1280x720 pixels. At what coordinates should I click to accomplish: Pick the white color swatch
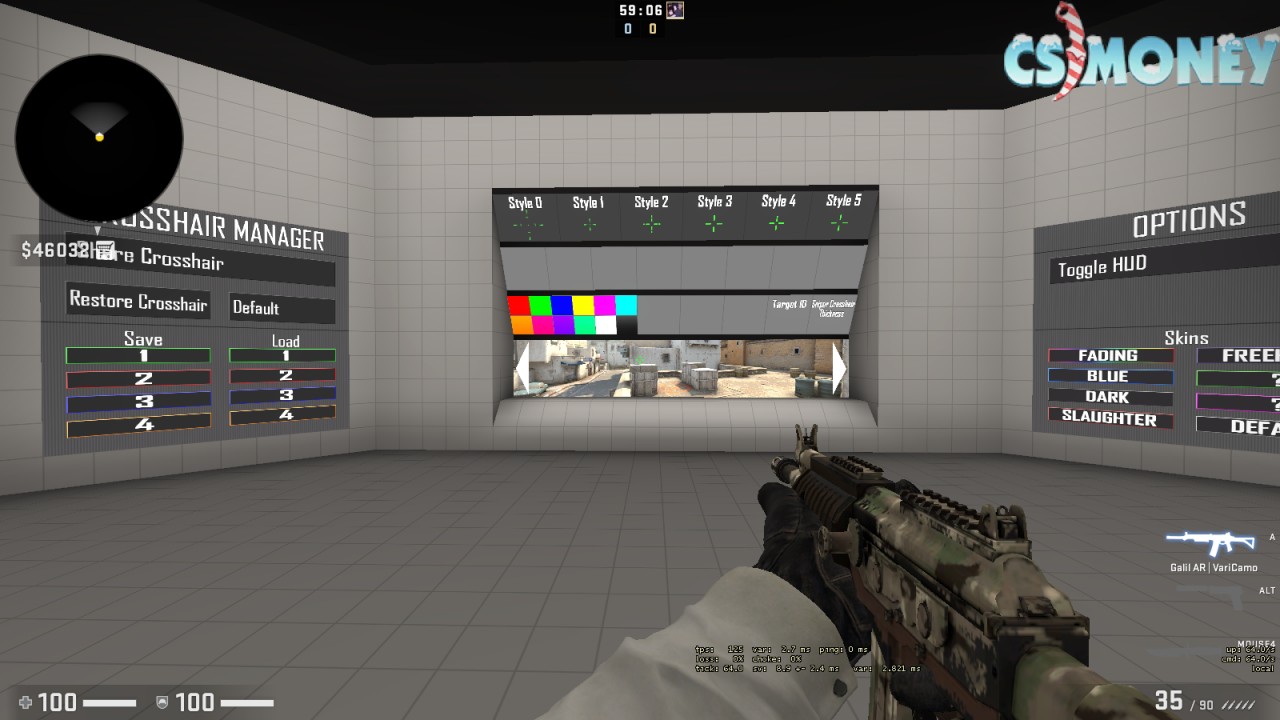(605, 324)
